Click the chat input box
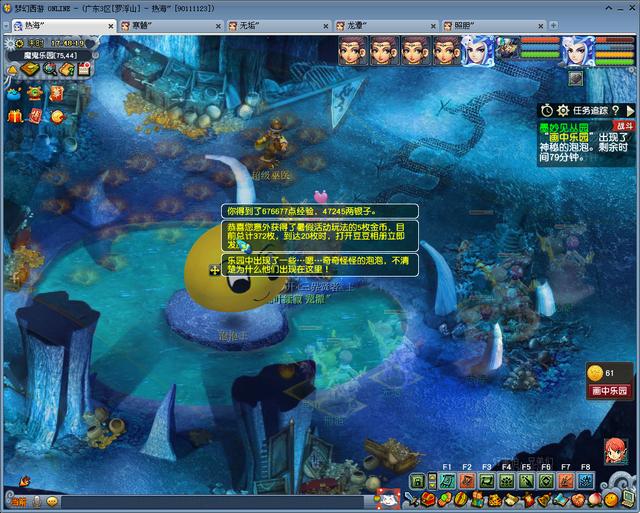Screen dimensions: 640x513 pos(200,501)
